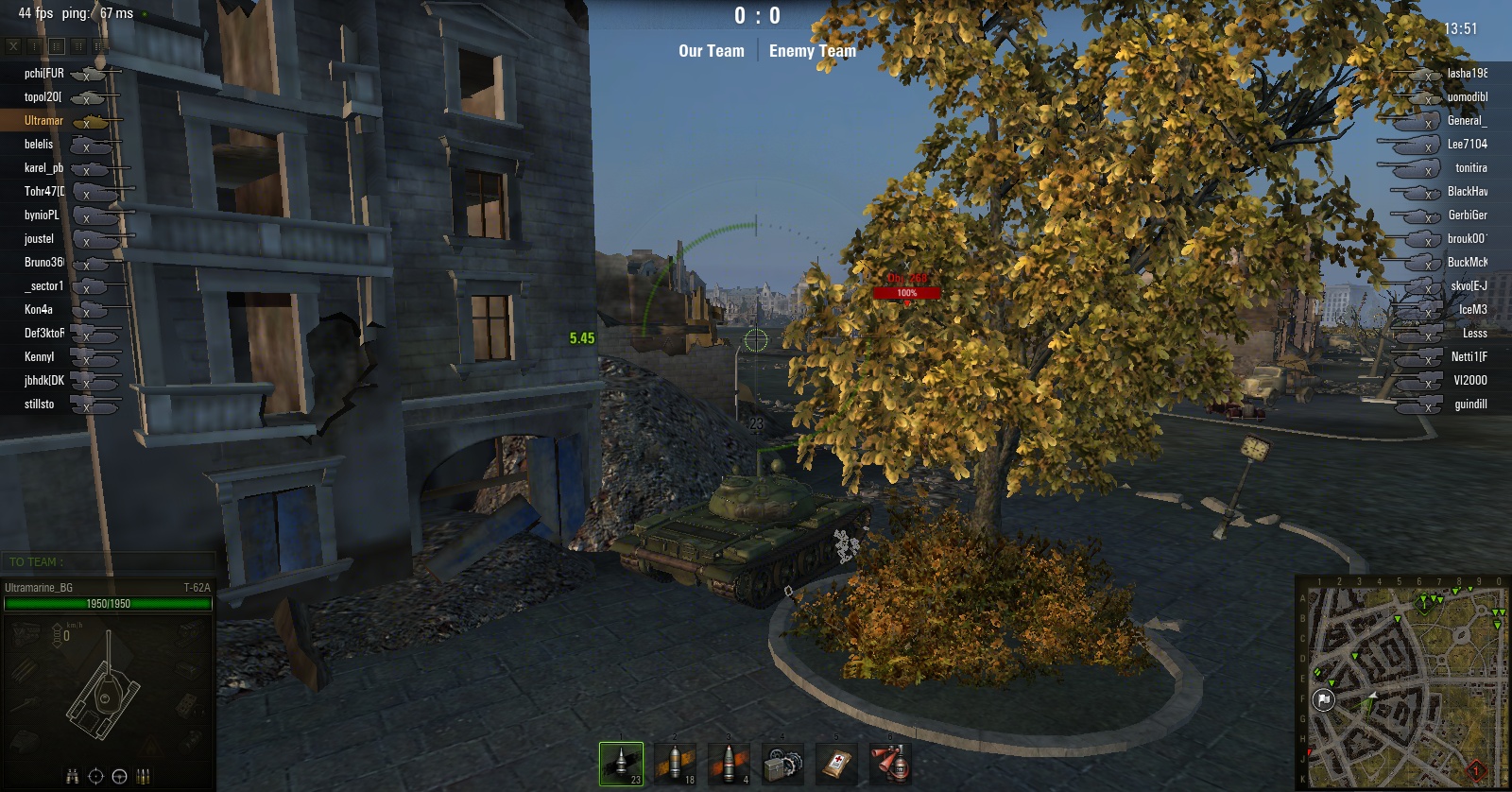The image size is (1512, 792).
Task: Select enemy player Lee7104 in the list
Action: (x=1467, y=144)
